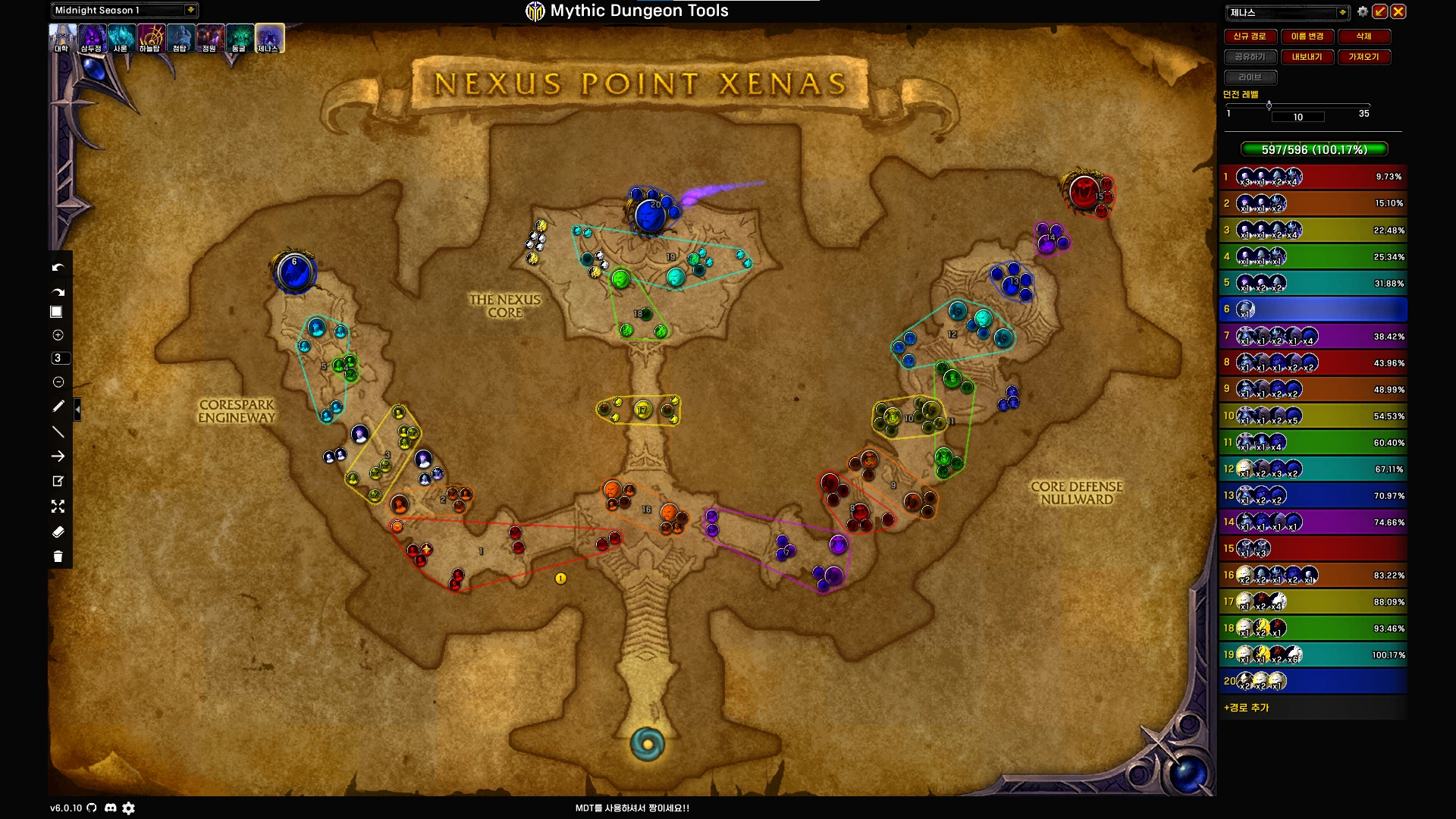Delete the route using 삭제 button
The height and width of the screenshot is (819, 1456).
[1363, 36]
